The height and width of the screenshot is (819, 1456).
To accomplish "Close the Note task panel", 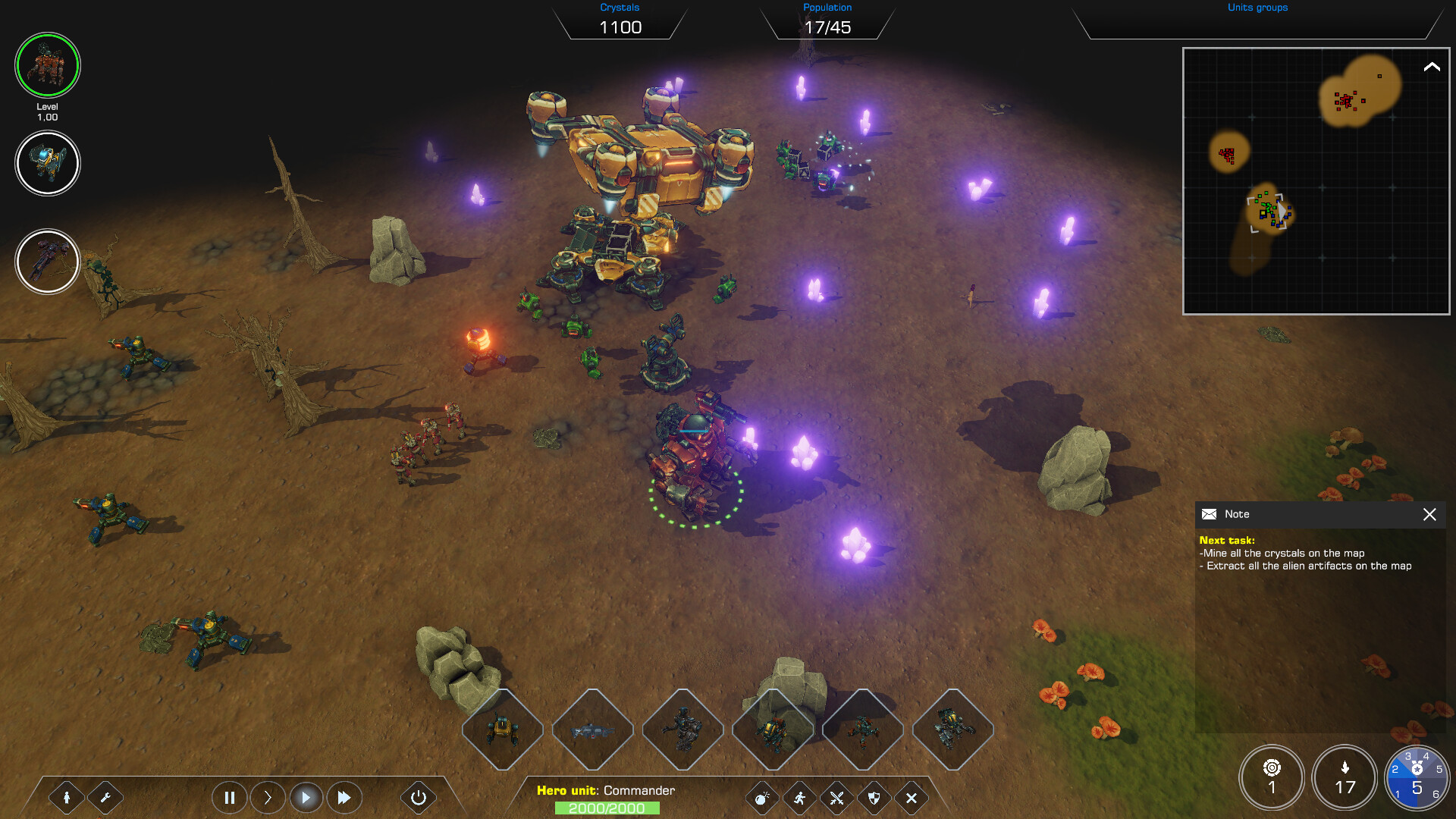I will [x=1430, y=515].
